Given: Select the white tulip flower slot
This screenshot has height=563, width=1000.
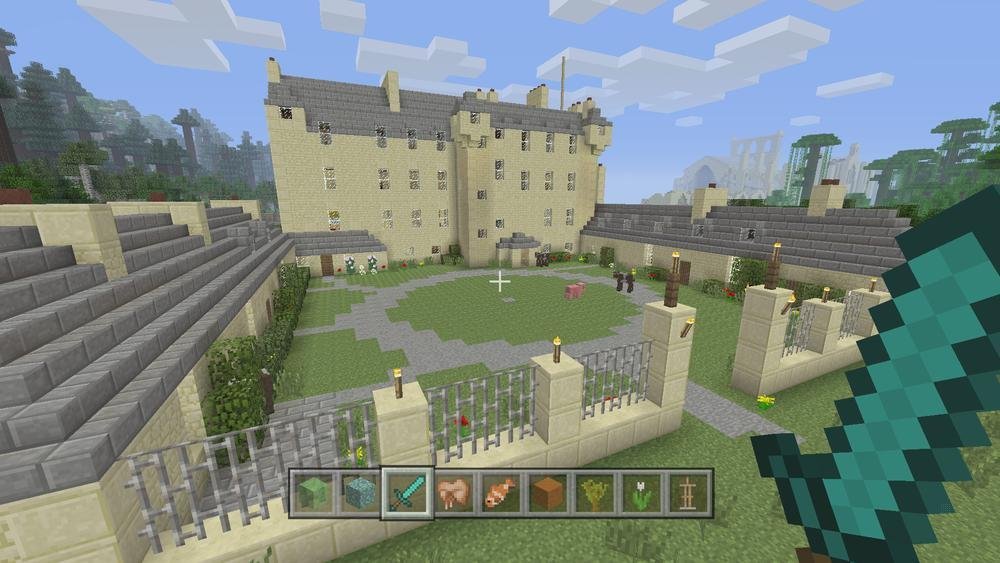Looking at the screenshot, I should [640, 492].
